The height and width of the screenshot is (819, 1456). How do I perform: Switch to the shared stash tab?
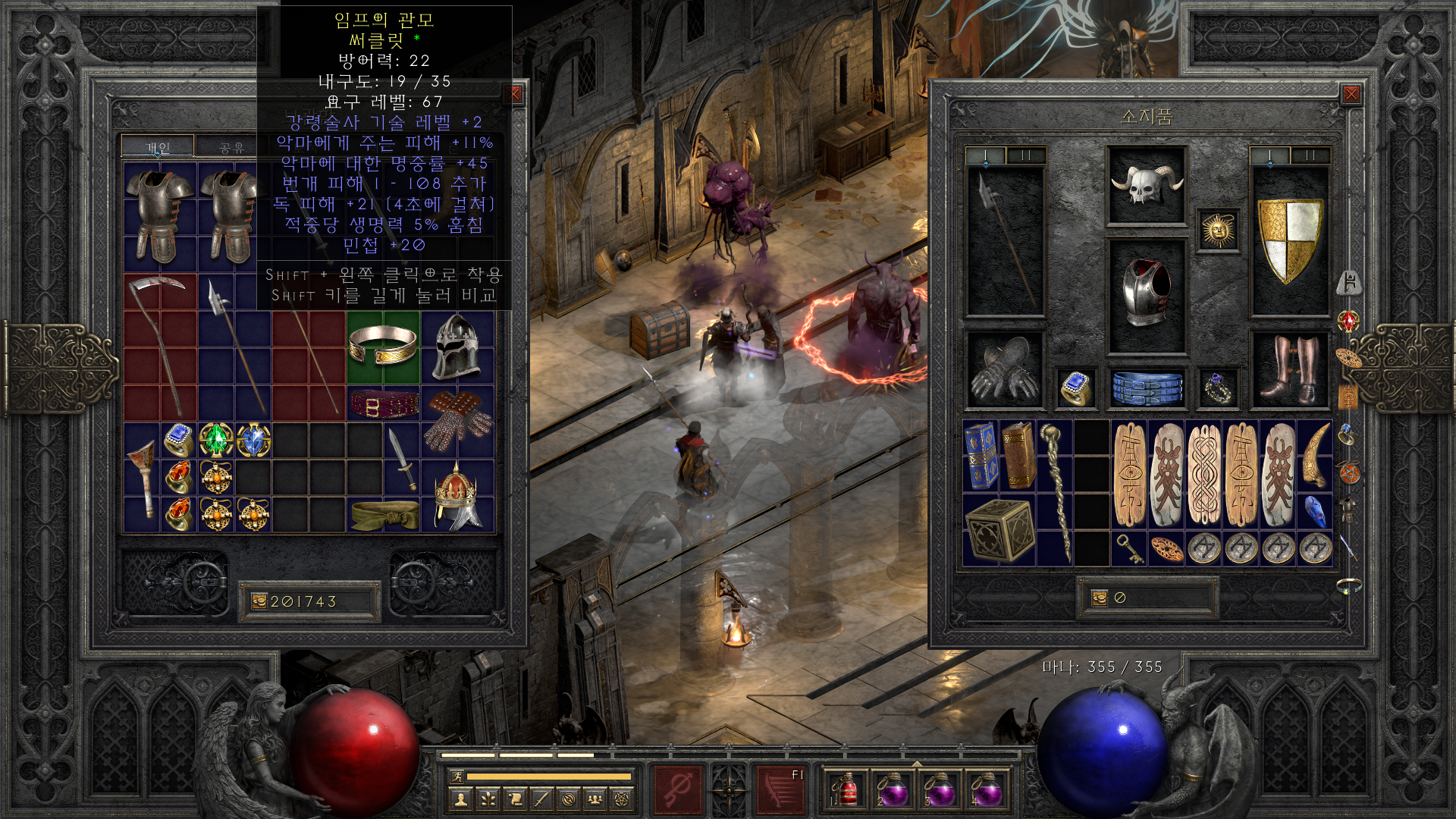pos(231,147)
